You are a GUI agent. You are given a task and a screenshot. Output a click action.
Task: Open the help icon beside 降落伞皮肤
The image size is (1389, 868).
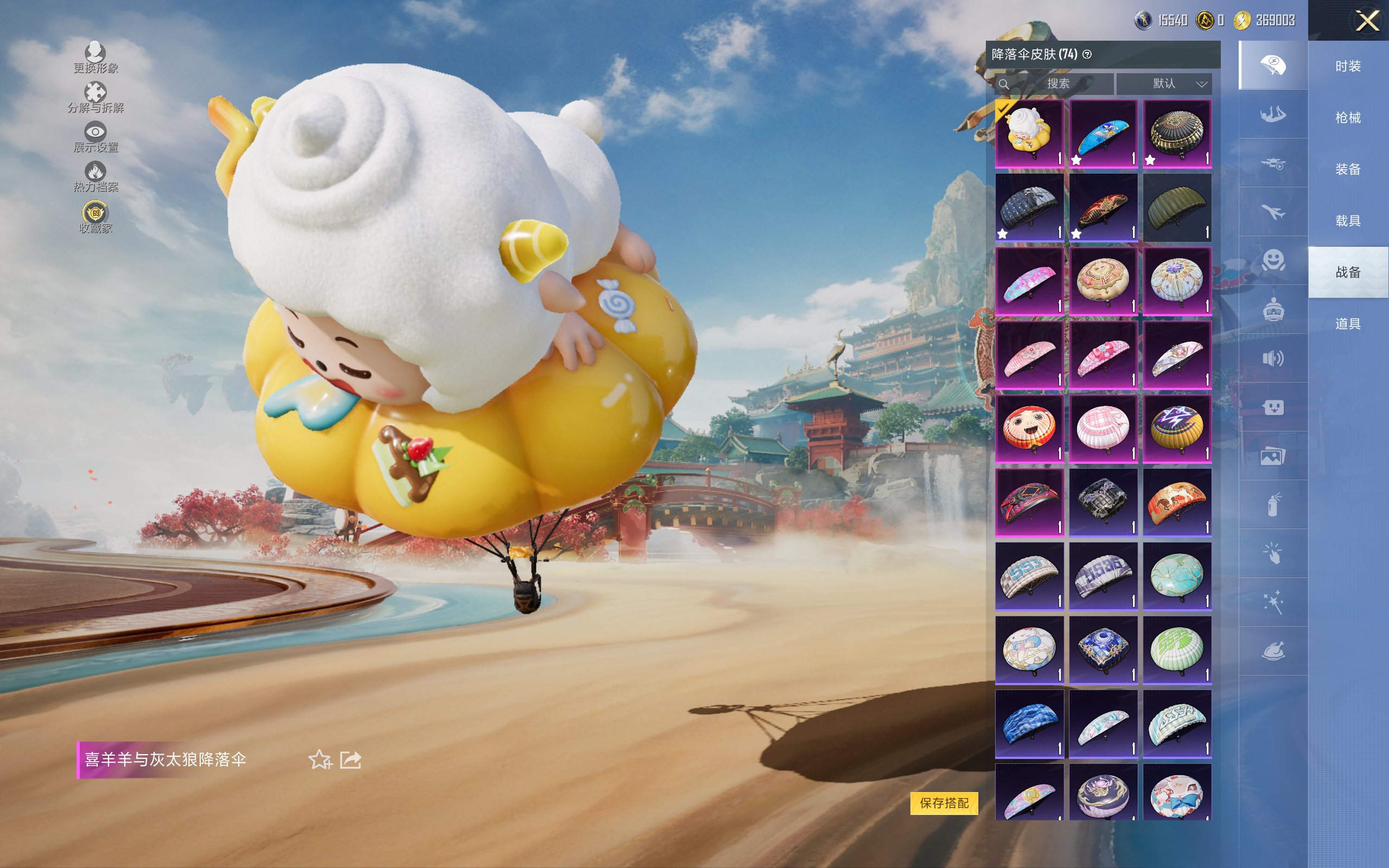1087,55
